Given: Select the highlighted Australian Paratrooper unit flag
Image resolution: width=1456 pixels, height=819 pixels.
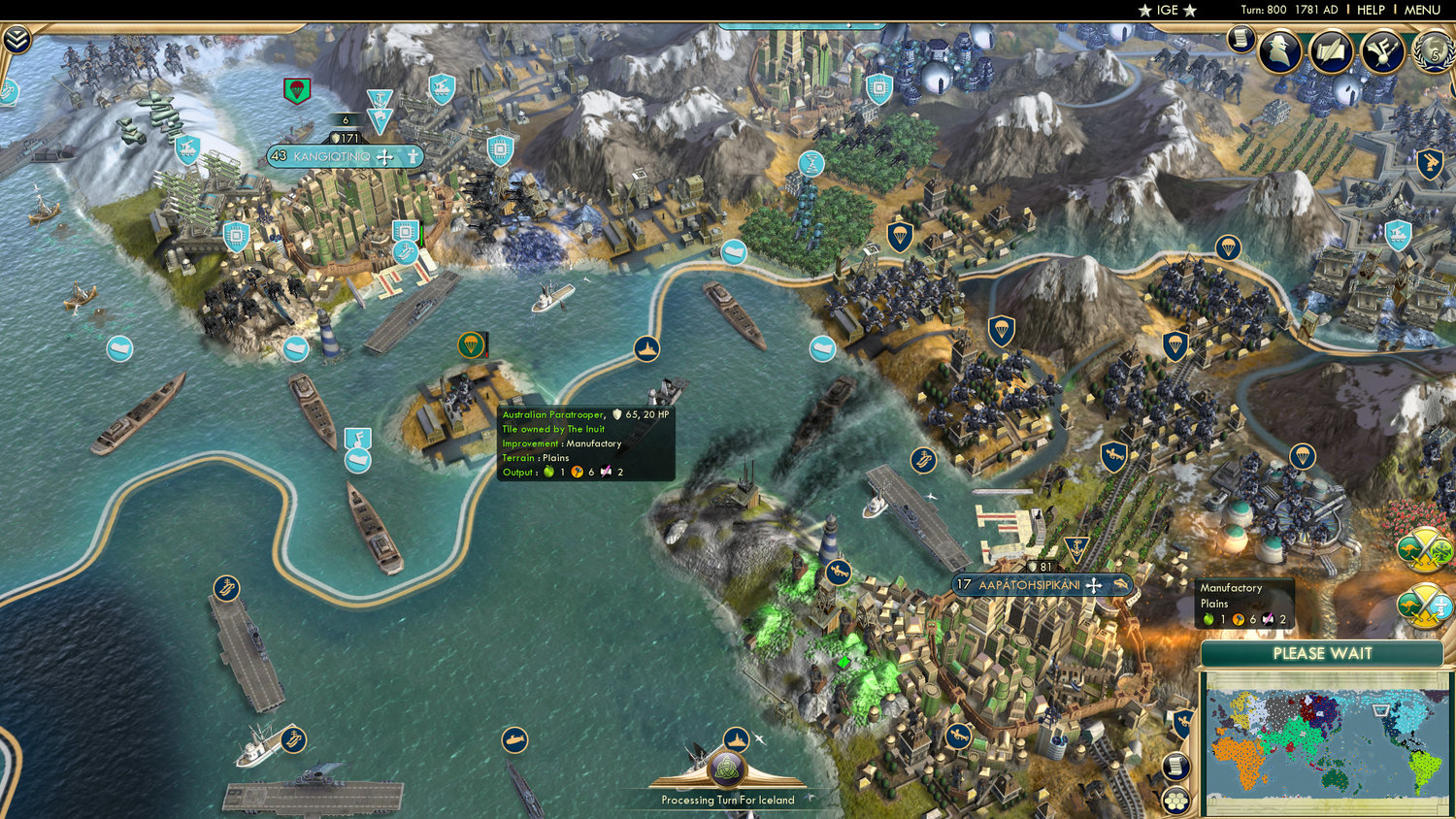Looking at the screenshot, I should tap(471, 344).
